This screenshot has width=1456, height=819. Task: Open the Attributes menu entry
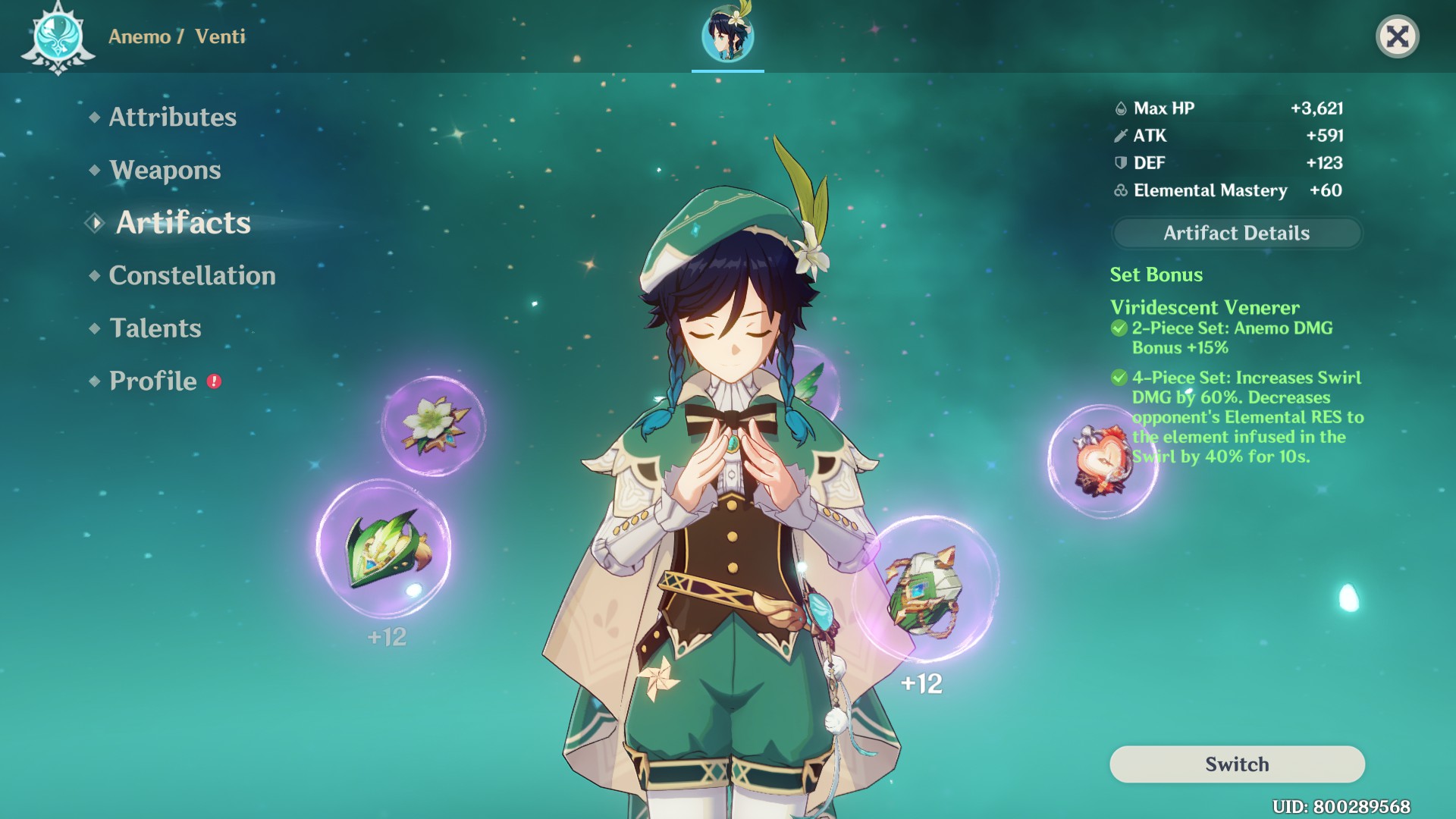[x=172, y=117]
